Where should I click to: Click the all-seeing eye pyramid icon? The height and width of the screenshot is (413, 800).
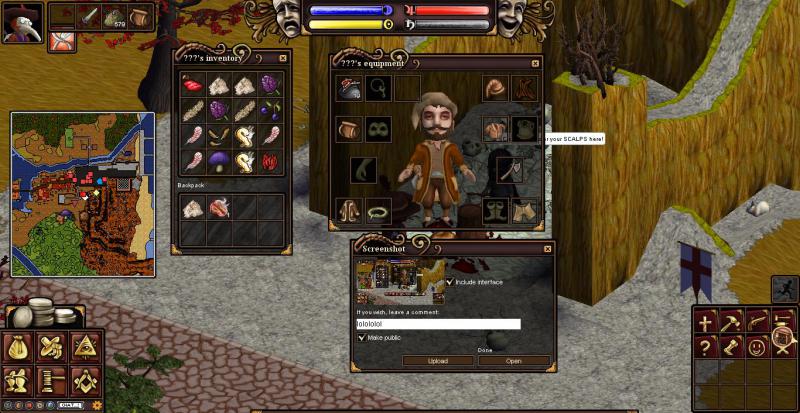[x=85, y=347]
